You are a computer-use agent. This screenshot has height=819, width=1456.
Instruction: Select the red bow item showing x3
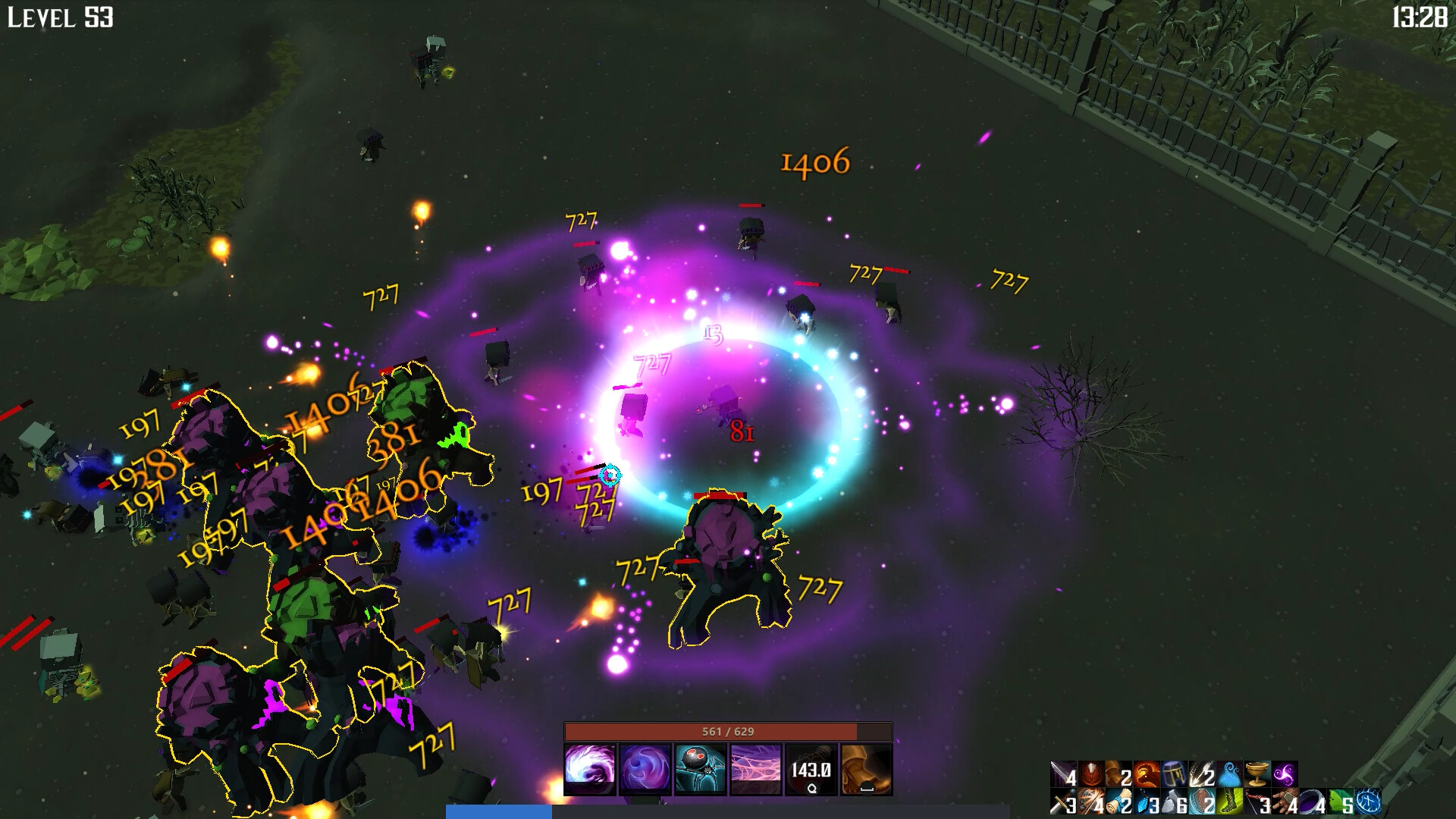(x=1259, y=803)
